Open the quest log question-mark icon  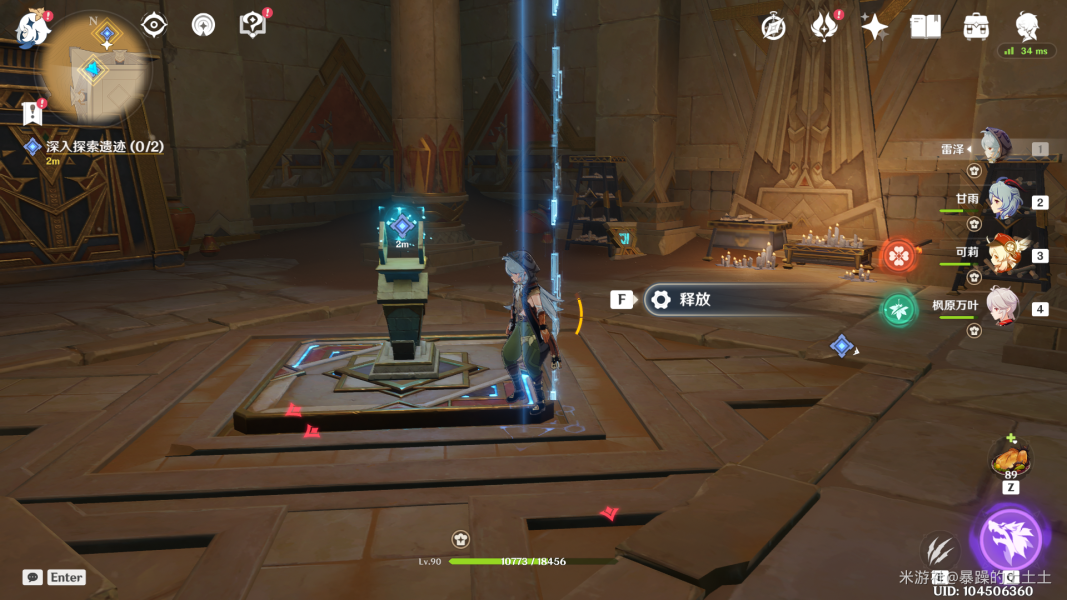point(254,25)
